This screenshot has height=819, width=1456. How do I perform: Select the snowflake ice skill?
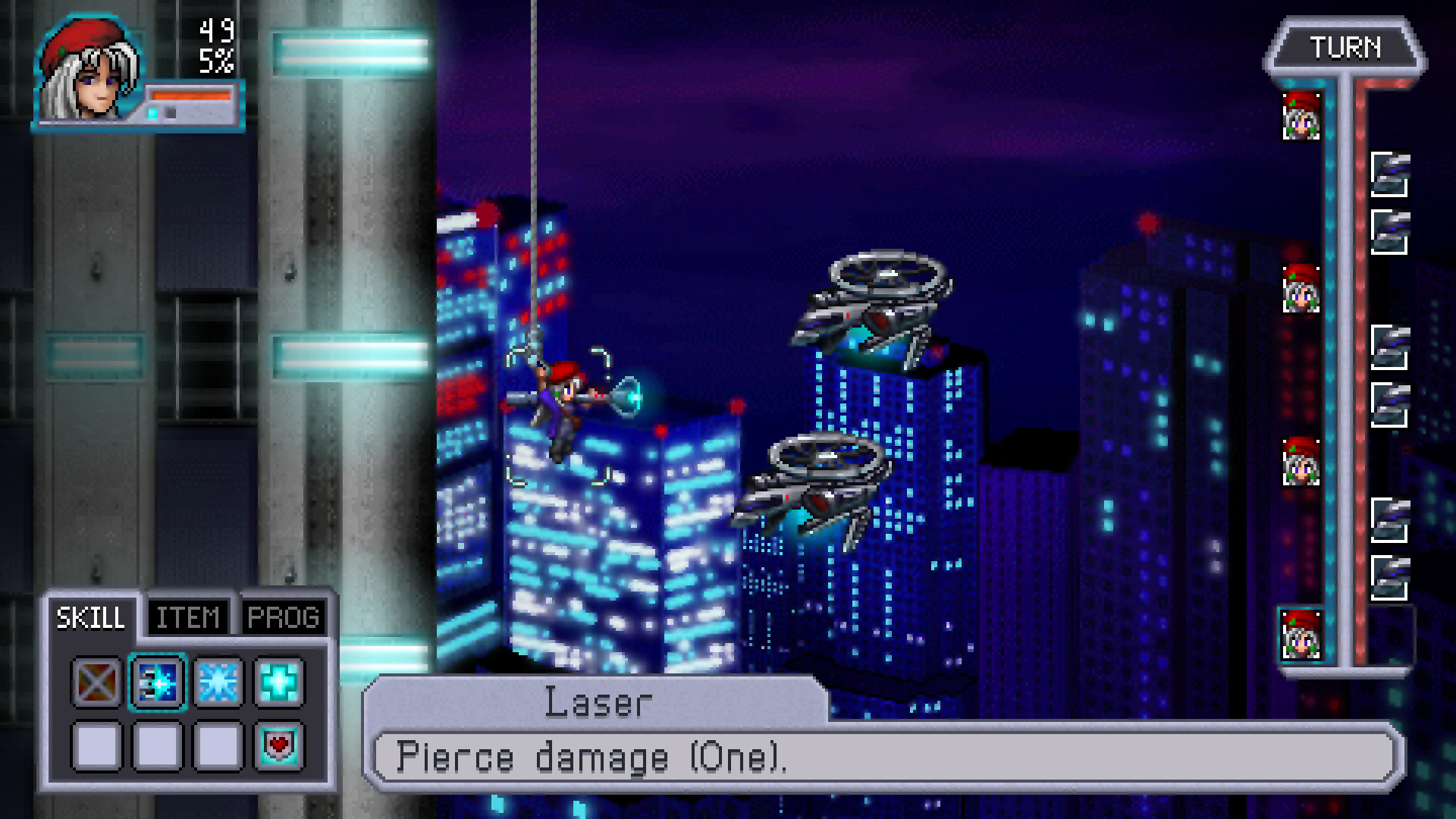[x=218, y=683]
